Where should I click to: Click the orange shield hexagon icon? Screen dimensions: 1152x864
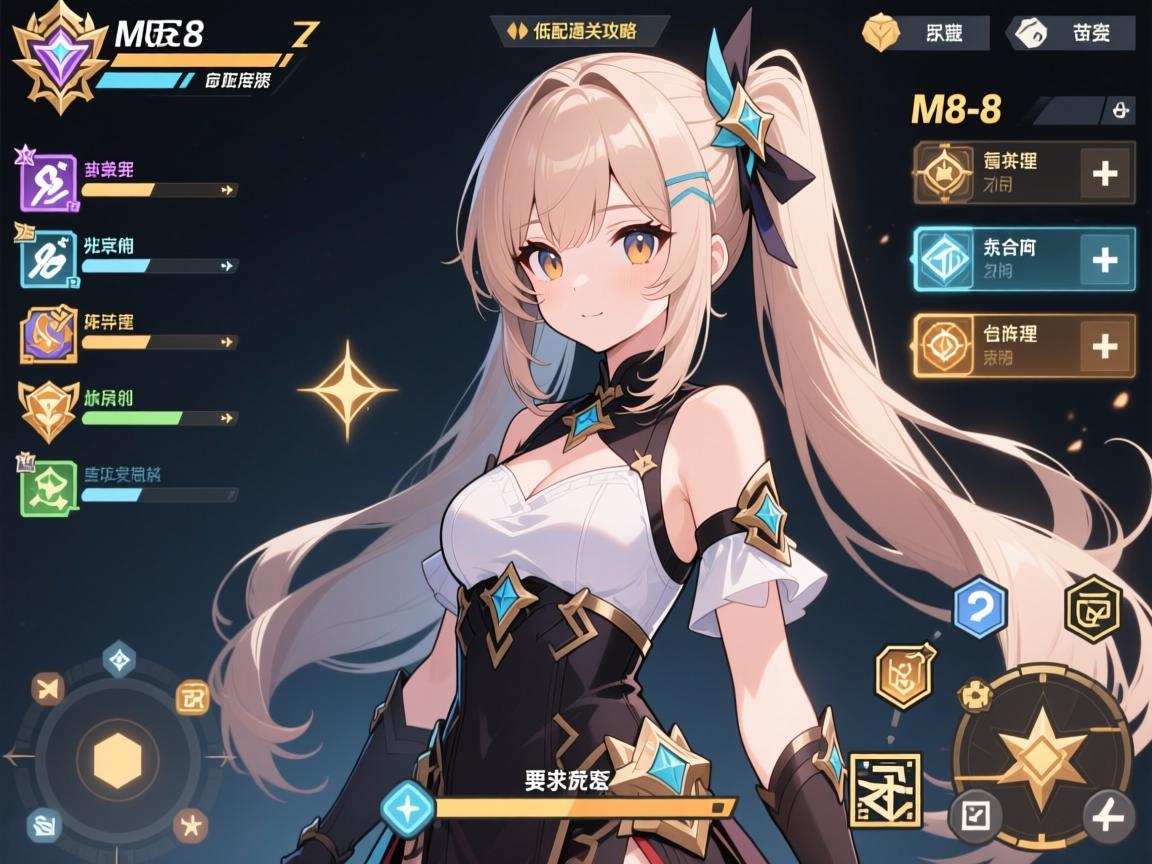904,676
